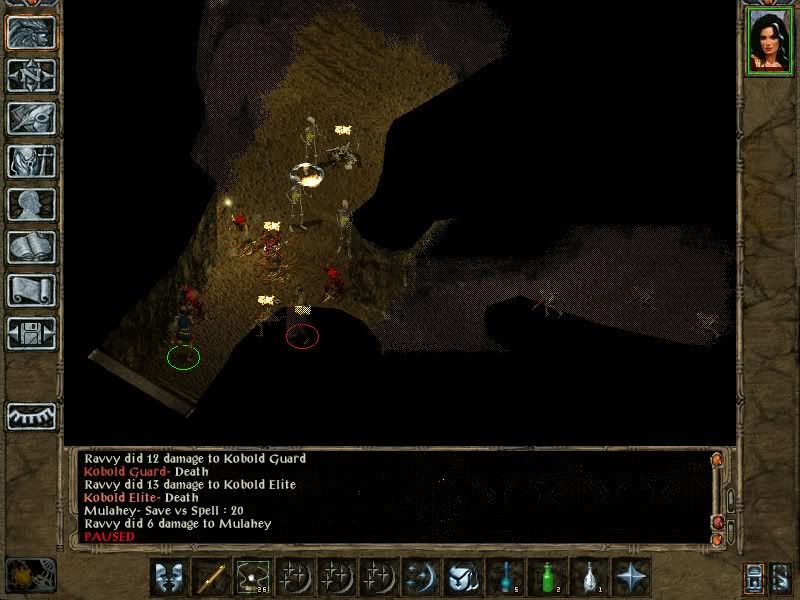Equip the quarterstaff weapon slot
Viewport: 800px width, 600px height.
pos(211,577)
